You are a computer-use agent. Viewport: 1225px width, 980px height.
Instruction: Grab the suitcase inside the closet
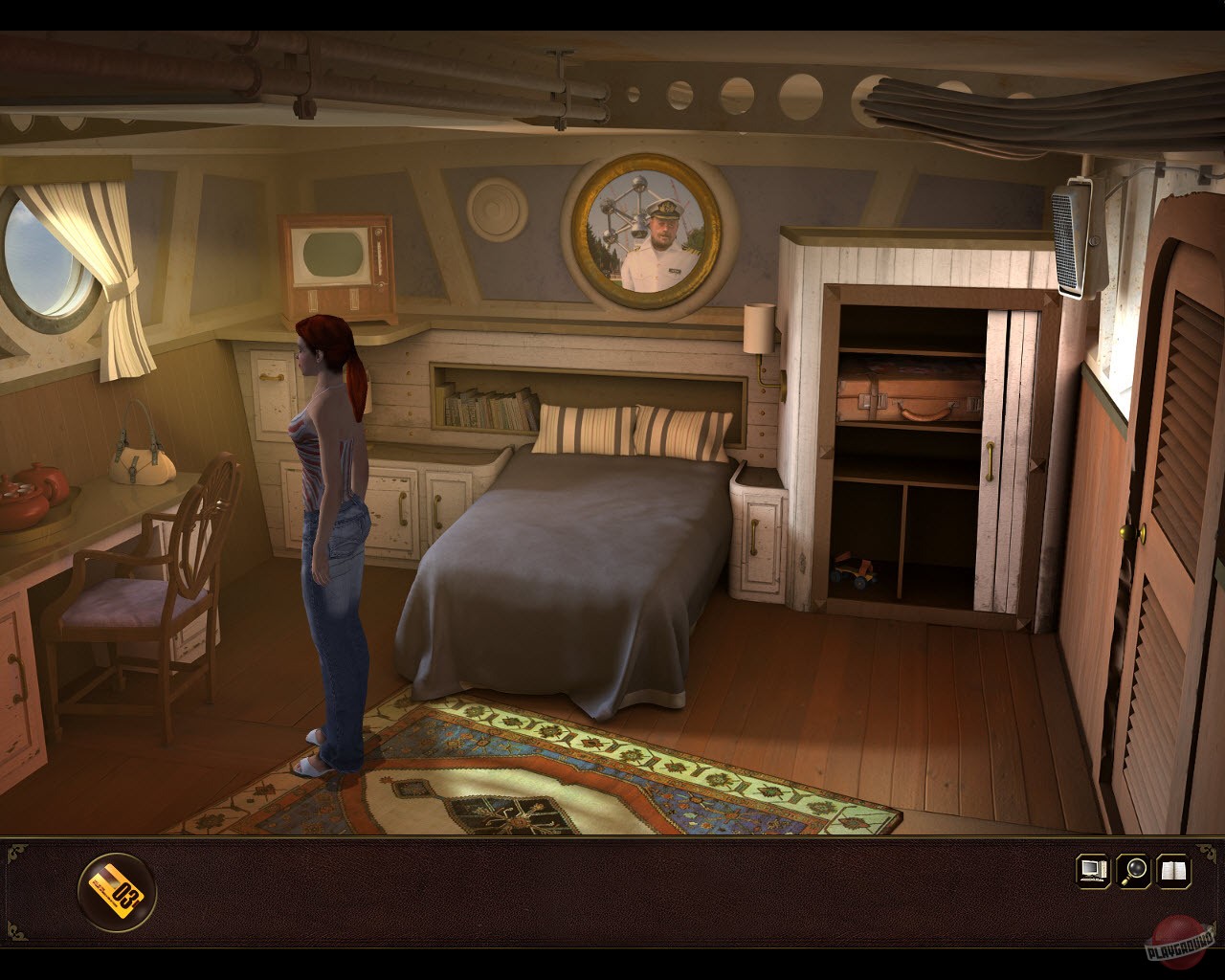pyautogui.click(x=905, y=394)
